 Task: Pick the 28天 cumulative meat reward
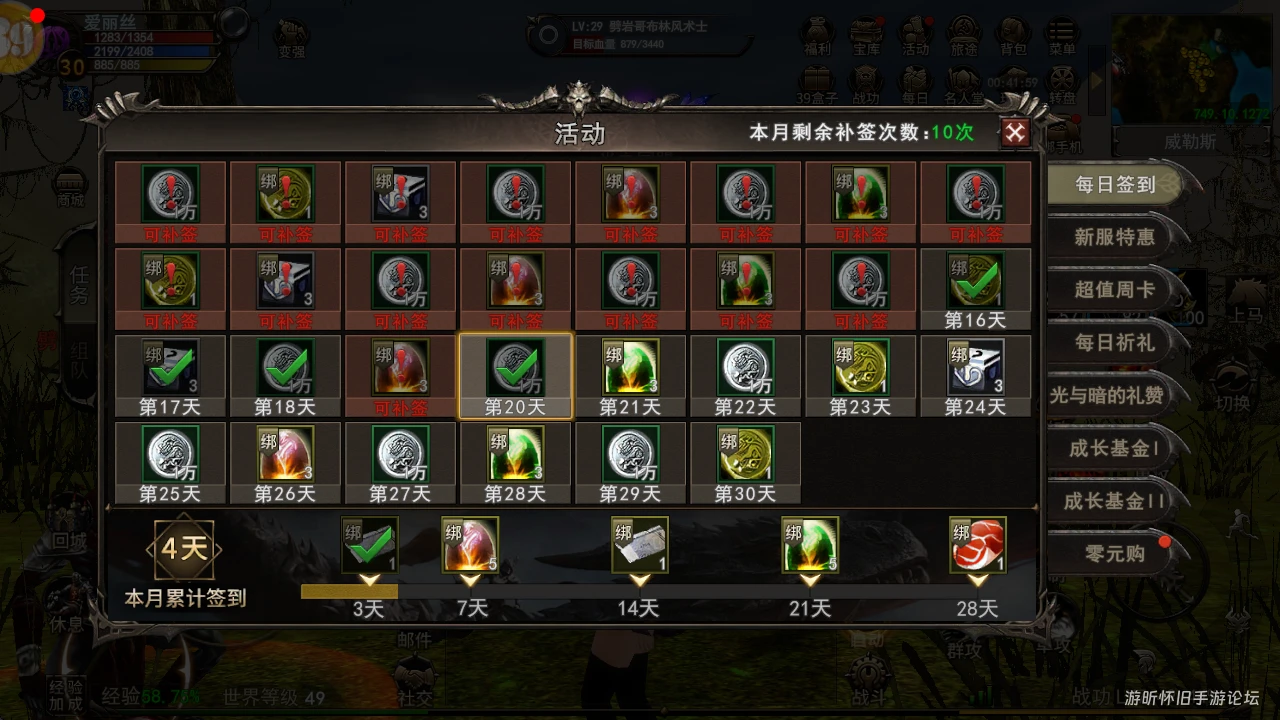point(978,547)
